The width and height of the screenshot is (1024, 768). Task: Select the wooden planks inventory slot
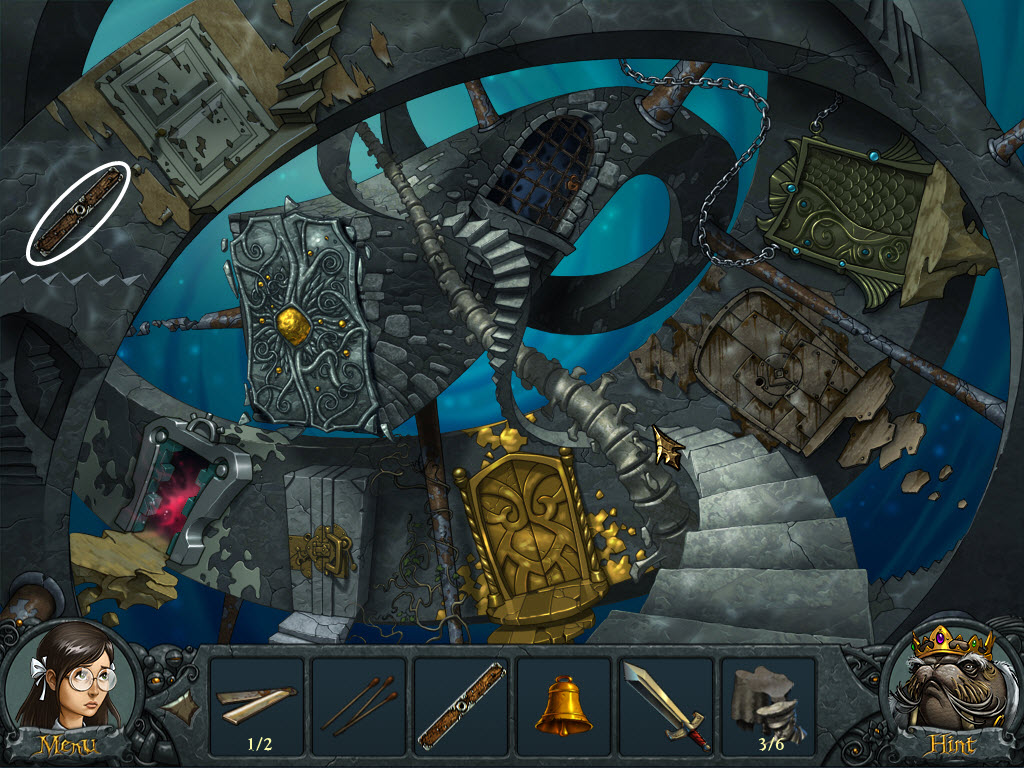pyautogui.click(x=257, y=705)
